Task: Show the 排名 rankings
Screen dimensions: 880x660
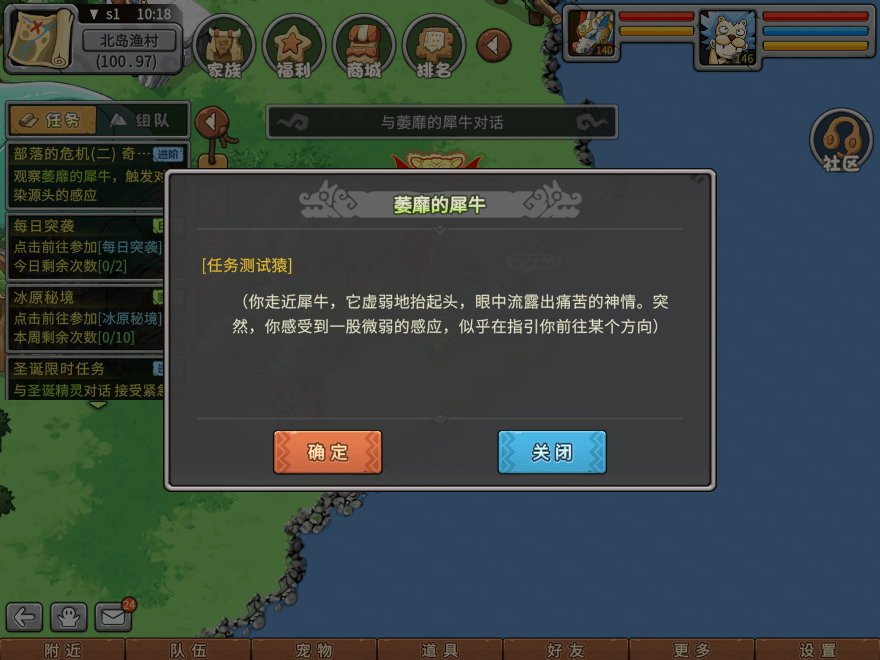Action: pyautogui.click(x=434, y=47)
